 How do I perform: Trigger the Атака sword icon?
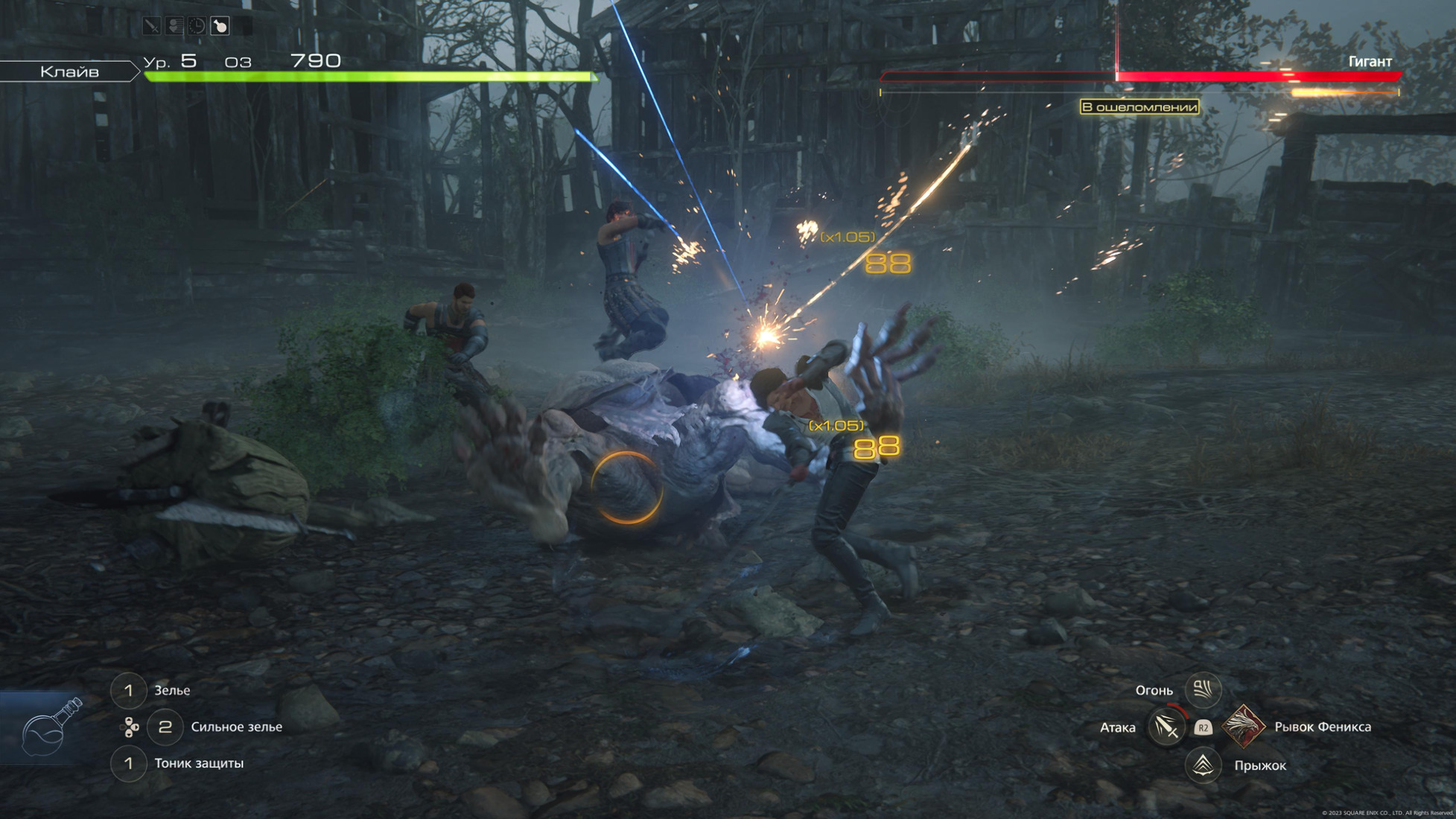pyautogui.click(x=1166, y=727)
